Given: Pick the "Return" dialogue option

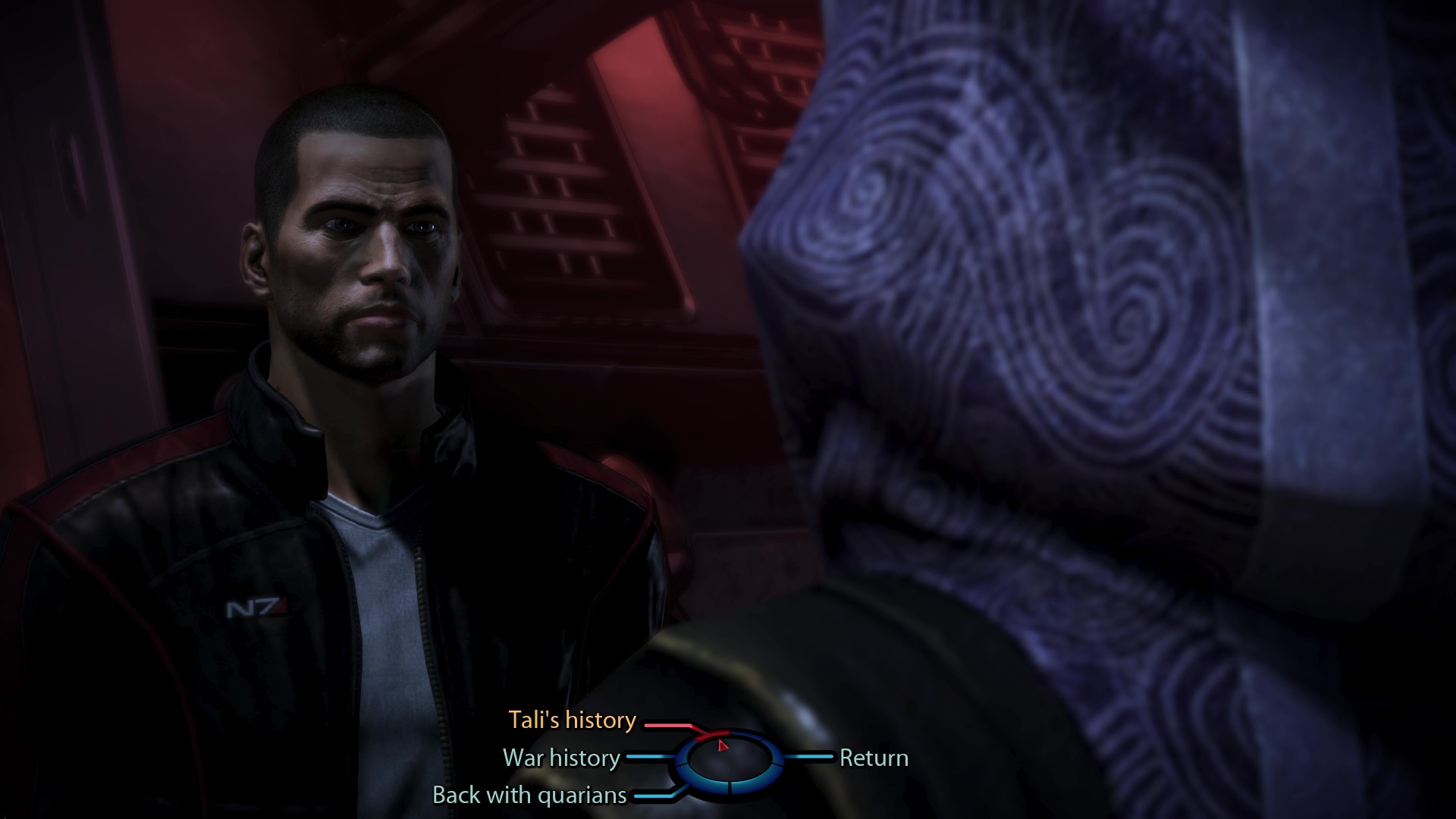Looking at the screenshot, I should (x=874, y=758).
